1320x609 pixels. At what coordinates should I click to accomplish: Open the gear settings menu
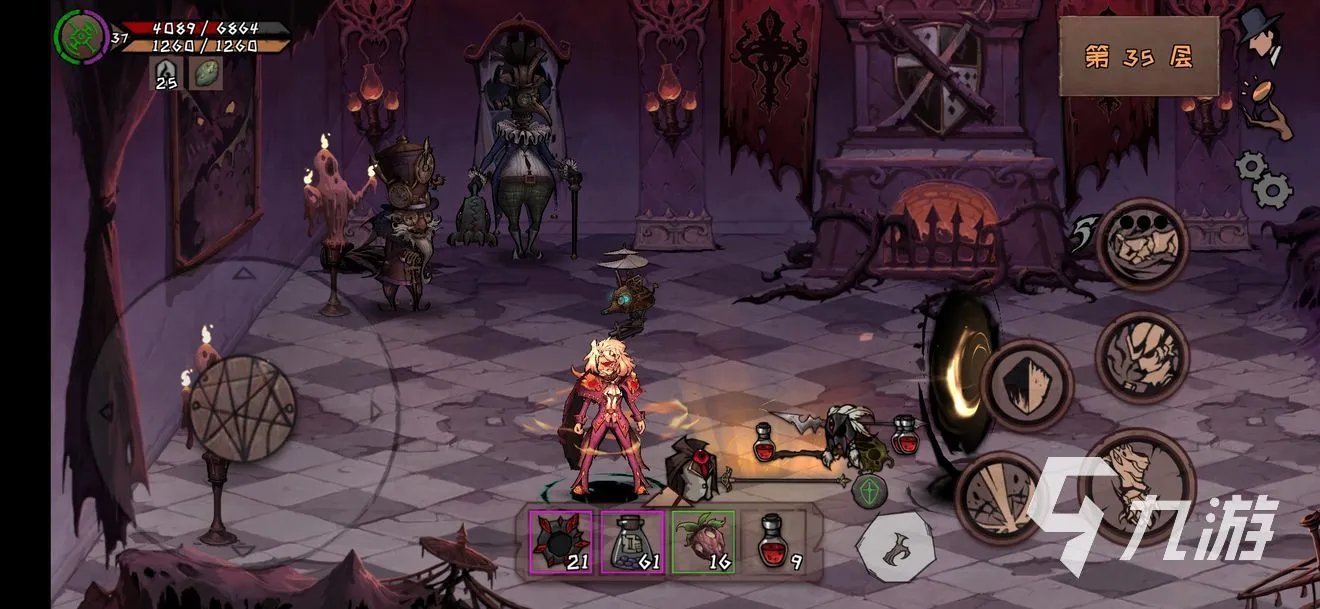(x=1264, y=178)
